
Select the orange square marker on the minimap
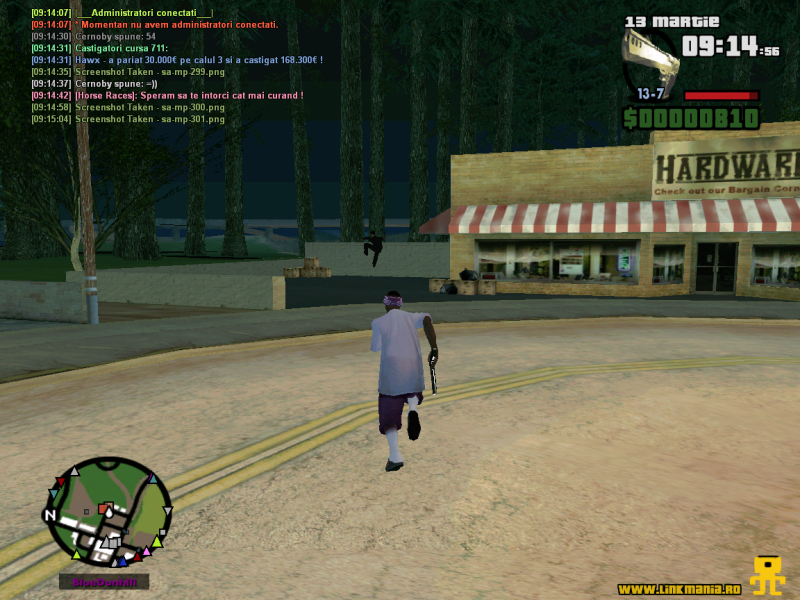(103, 510)
